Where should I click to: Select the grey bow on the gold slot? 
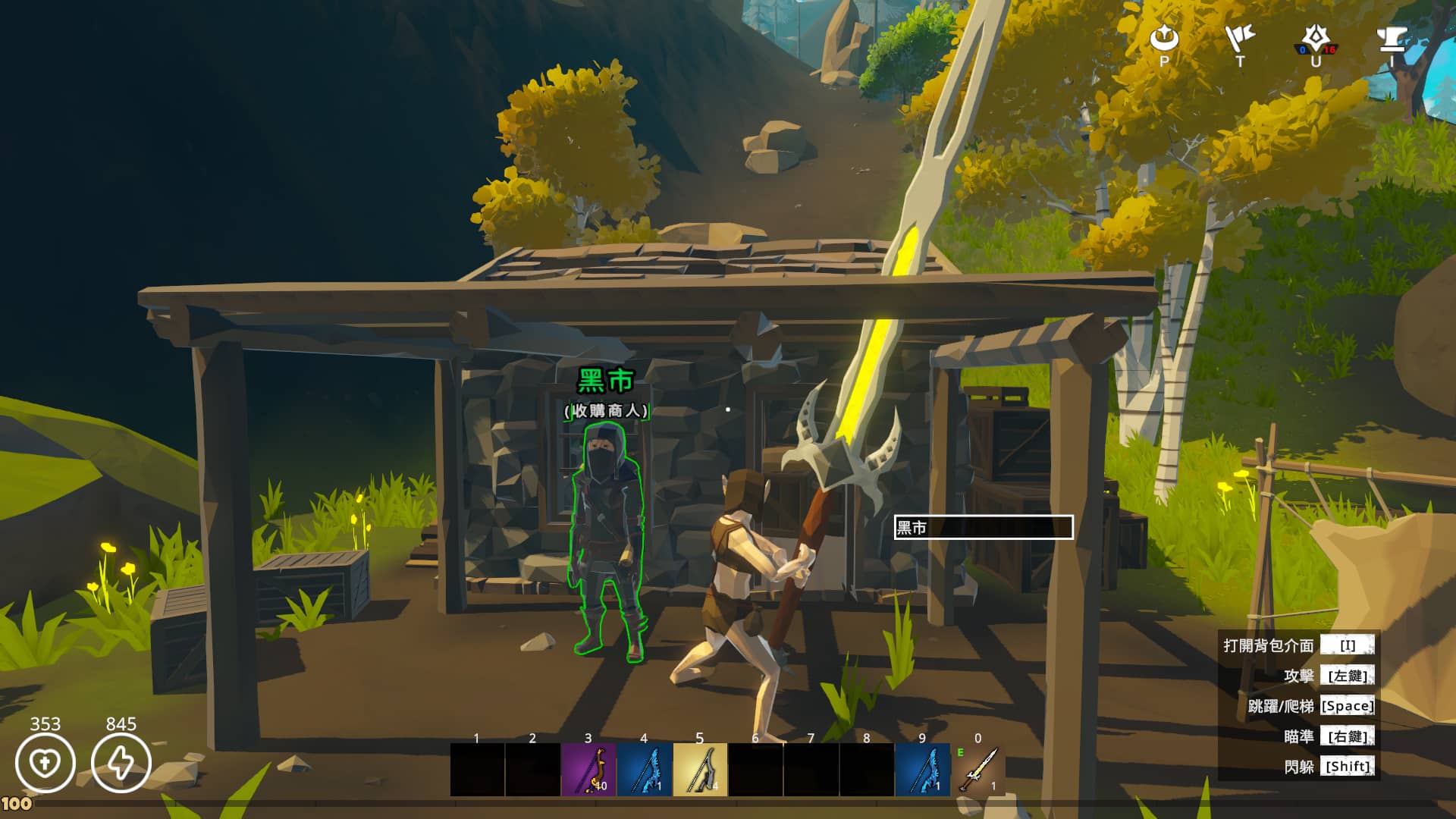(700, 770)
